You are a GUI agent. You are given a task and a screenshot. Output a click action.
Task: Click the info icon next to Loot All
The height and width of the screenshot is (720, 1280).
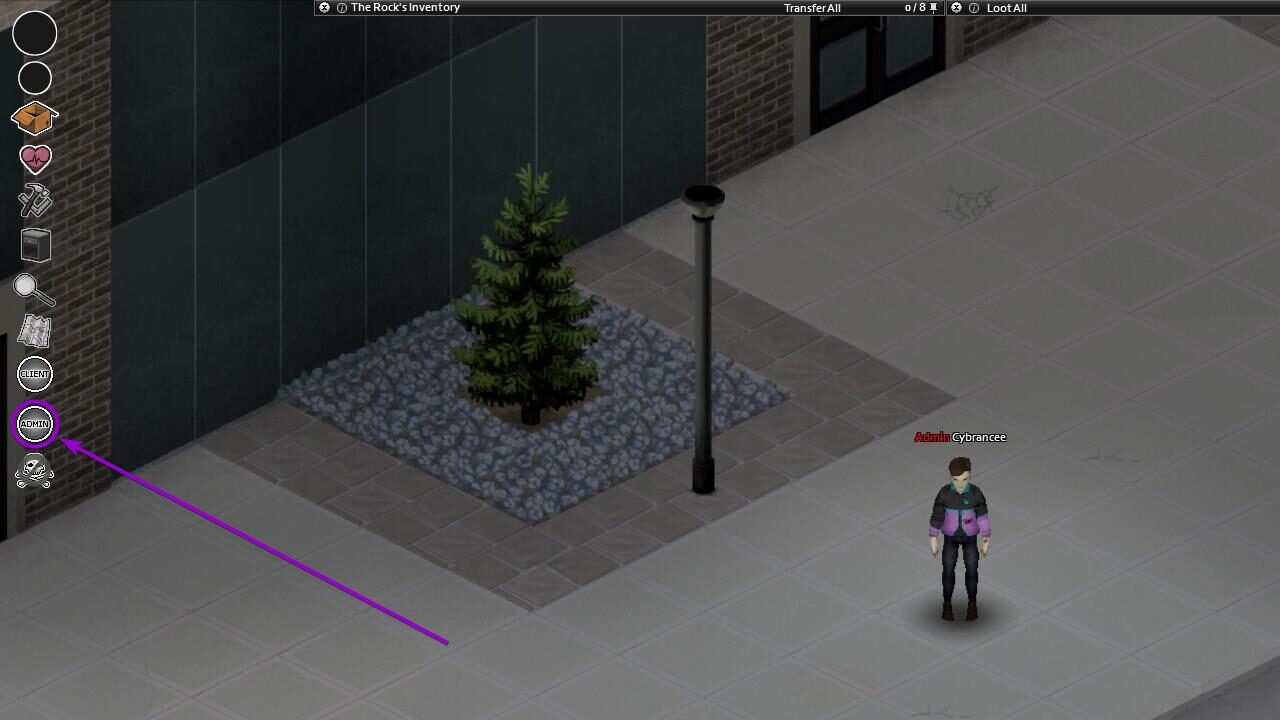(x=972, y=7)
